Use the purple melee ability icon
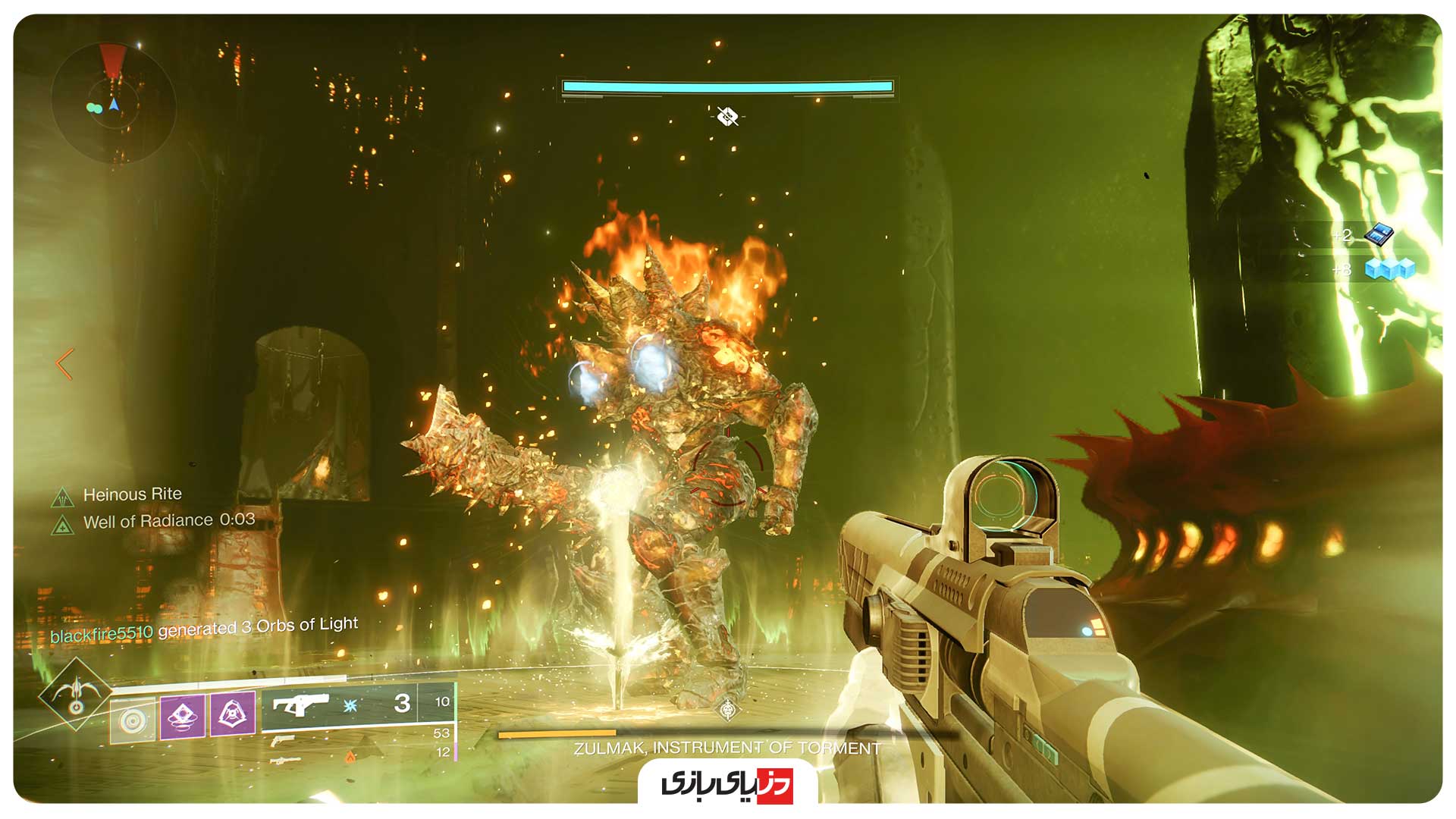This screenshot has width=1456, height=819. (182, 716)
